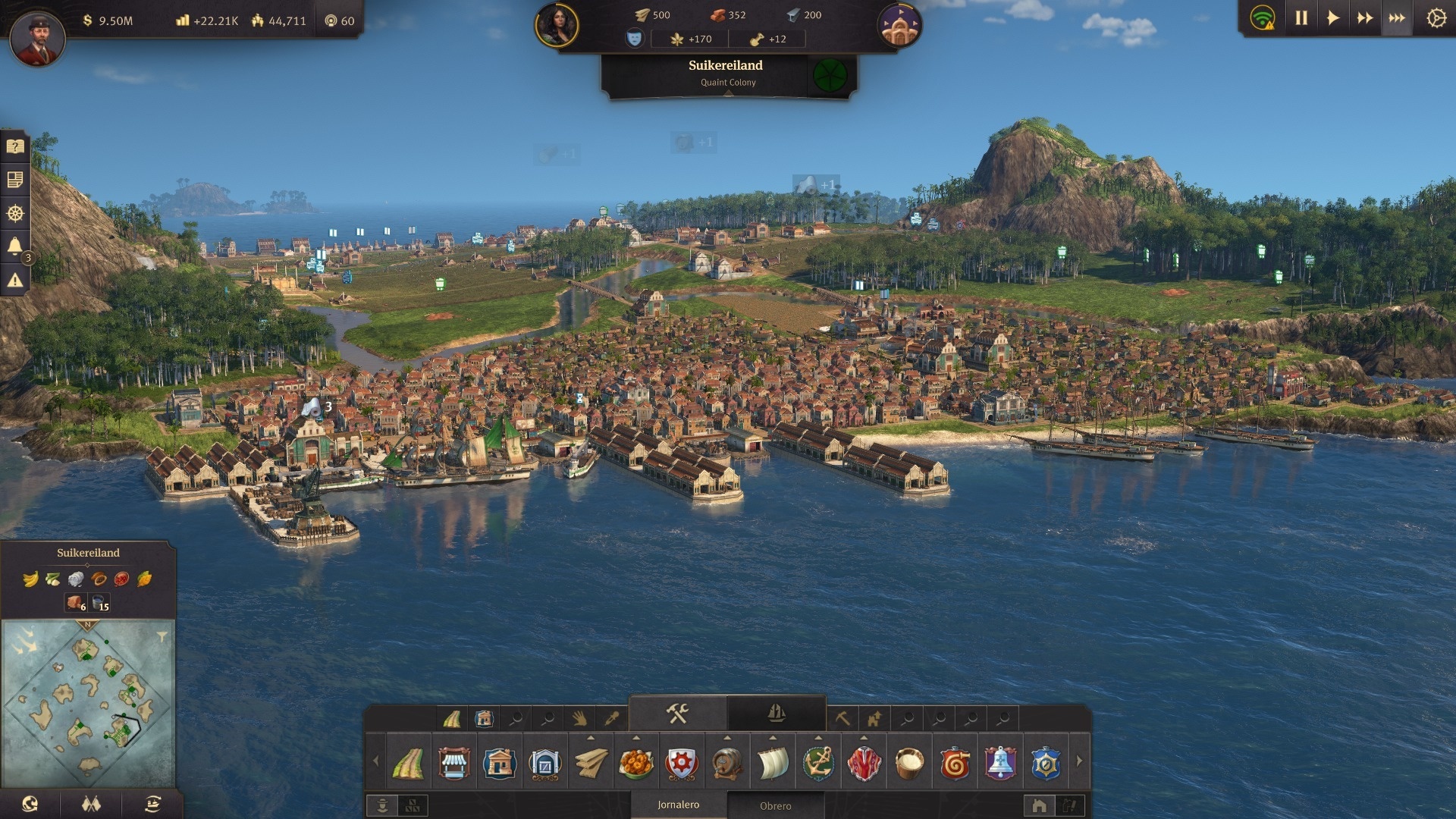Image resolution: width=1456 pixels, height=819 pixels.
Task: Choose the road building tool in build bar
Action: pos(408,763)
